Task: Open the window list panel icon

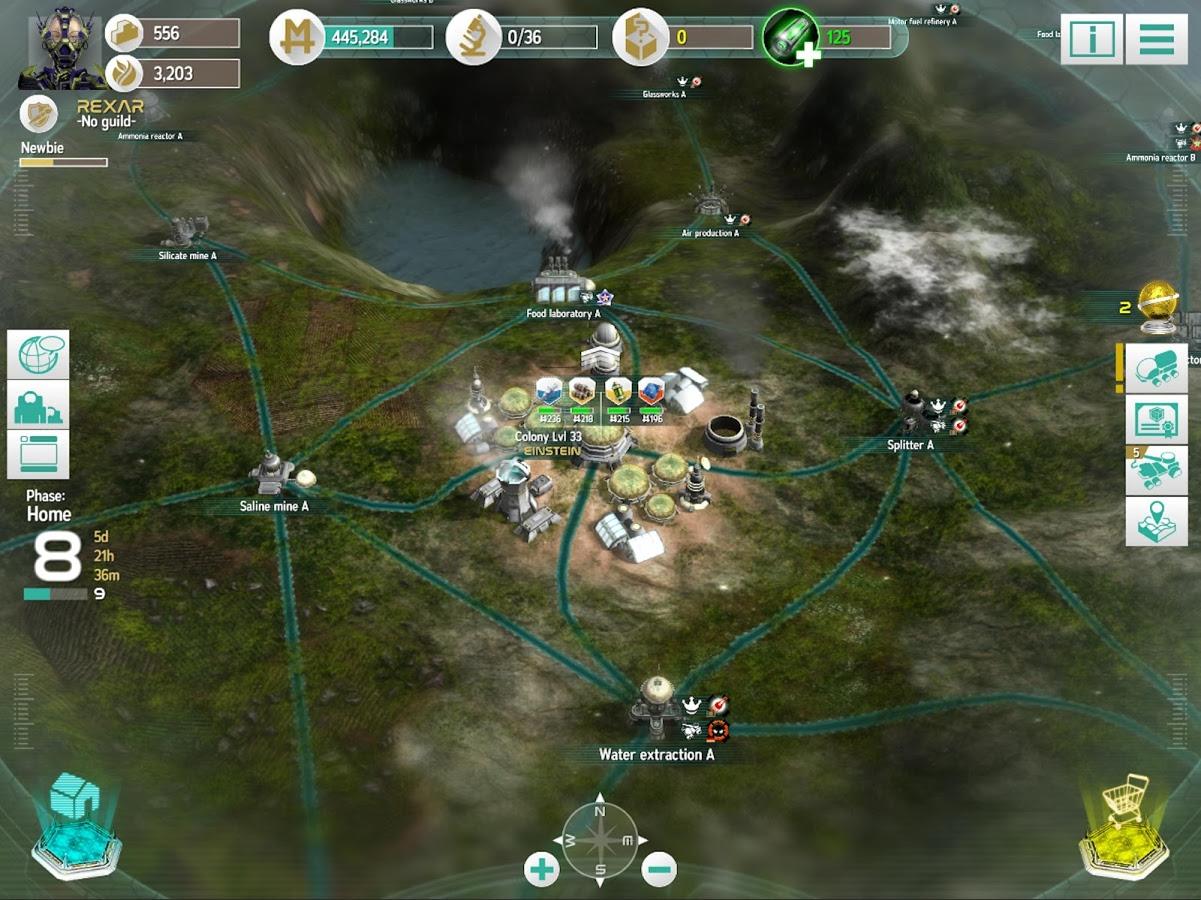Action: [x=38, y=454]
